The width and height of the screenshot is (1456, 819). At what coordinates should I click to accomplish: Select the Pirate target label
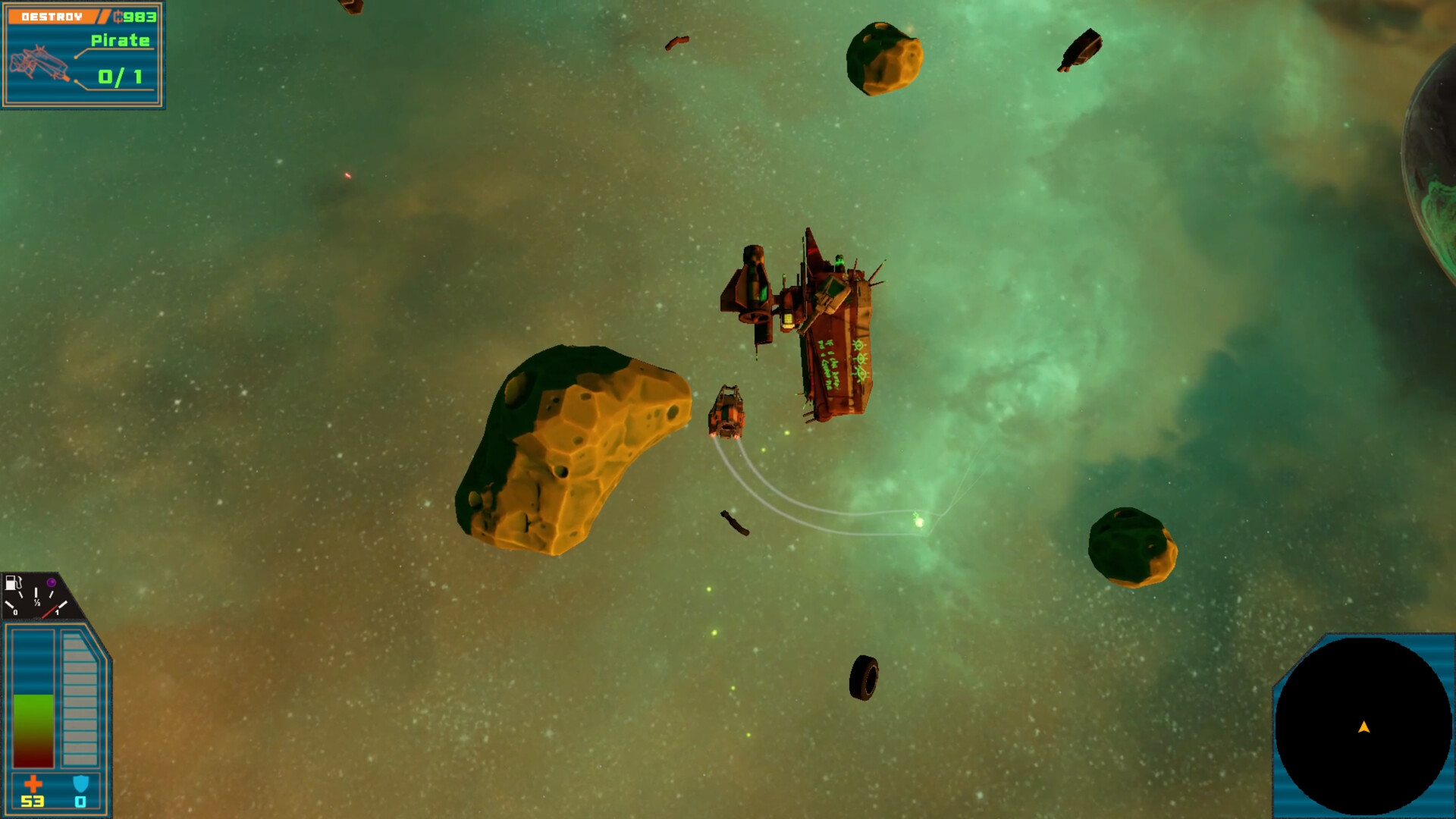tap(119, 42)
